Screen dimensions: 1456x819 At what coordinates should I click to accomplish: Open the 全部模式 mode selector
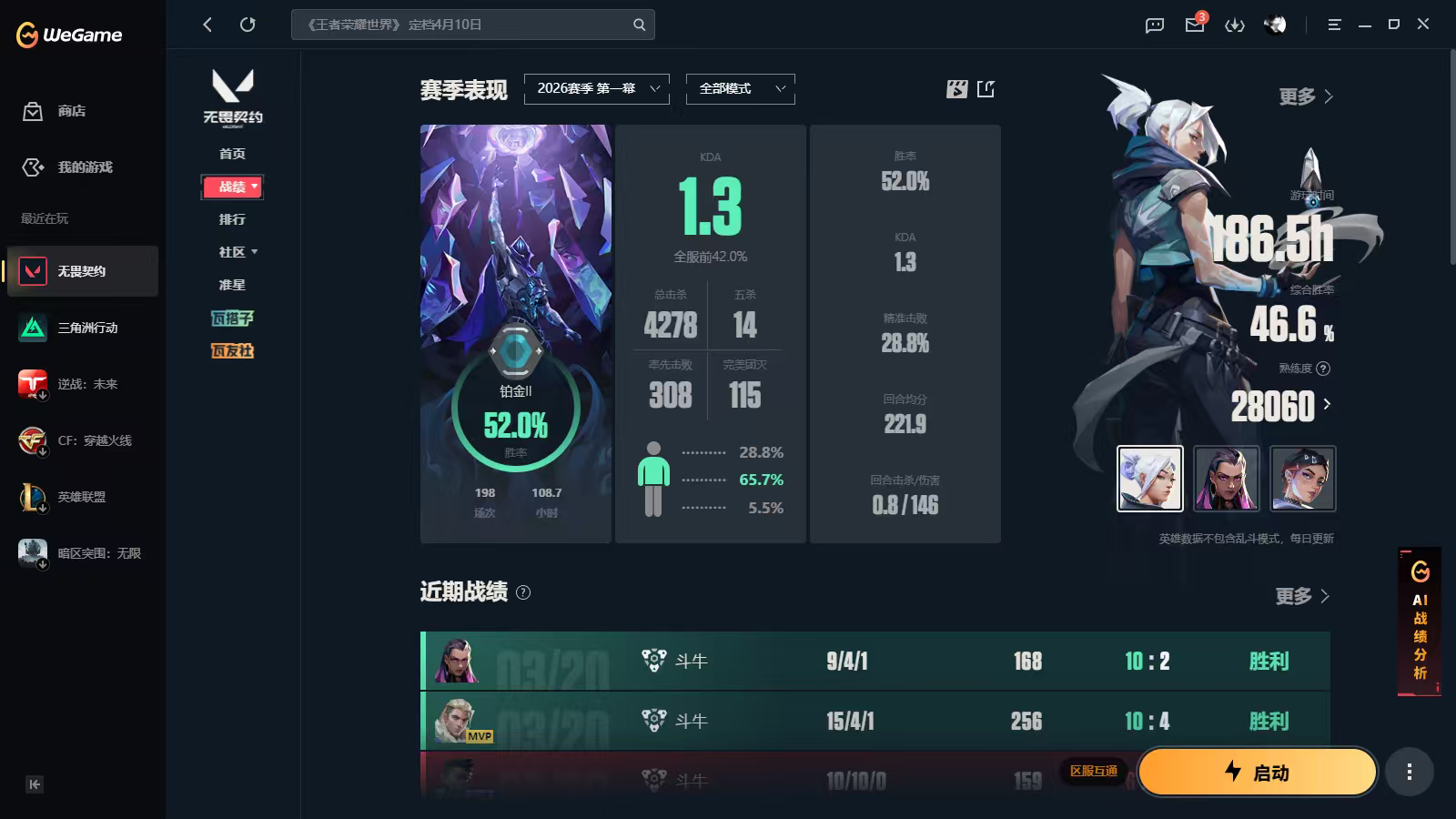(739, 89)
